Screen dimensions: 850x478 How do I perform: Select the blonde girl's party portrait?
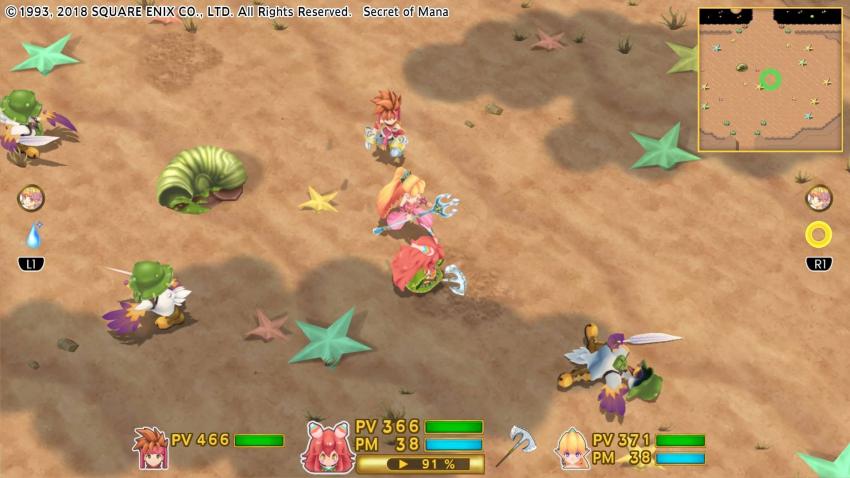571,447
